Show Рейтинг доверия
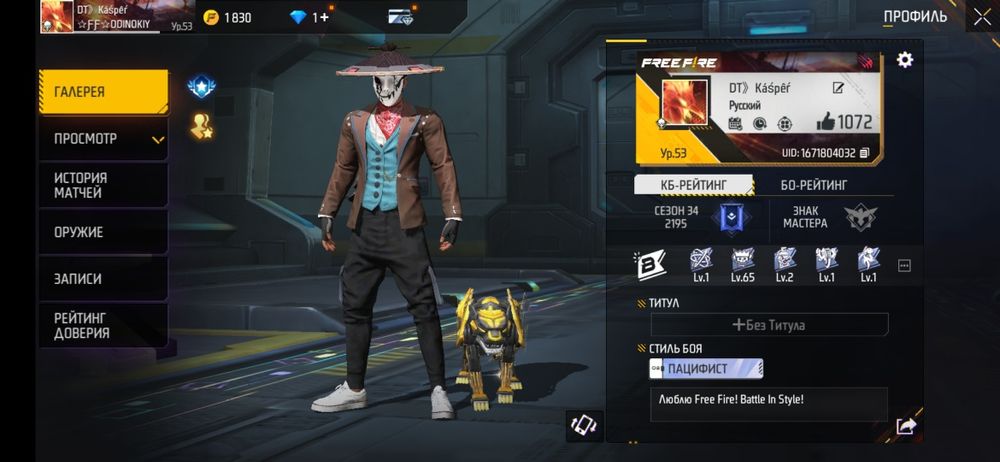 [x=103, y=326]
